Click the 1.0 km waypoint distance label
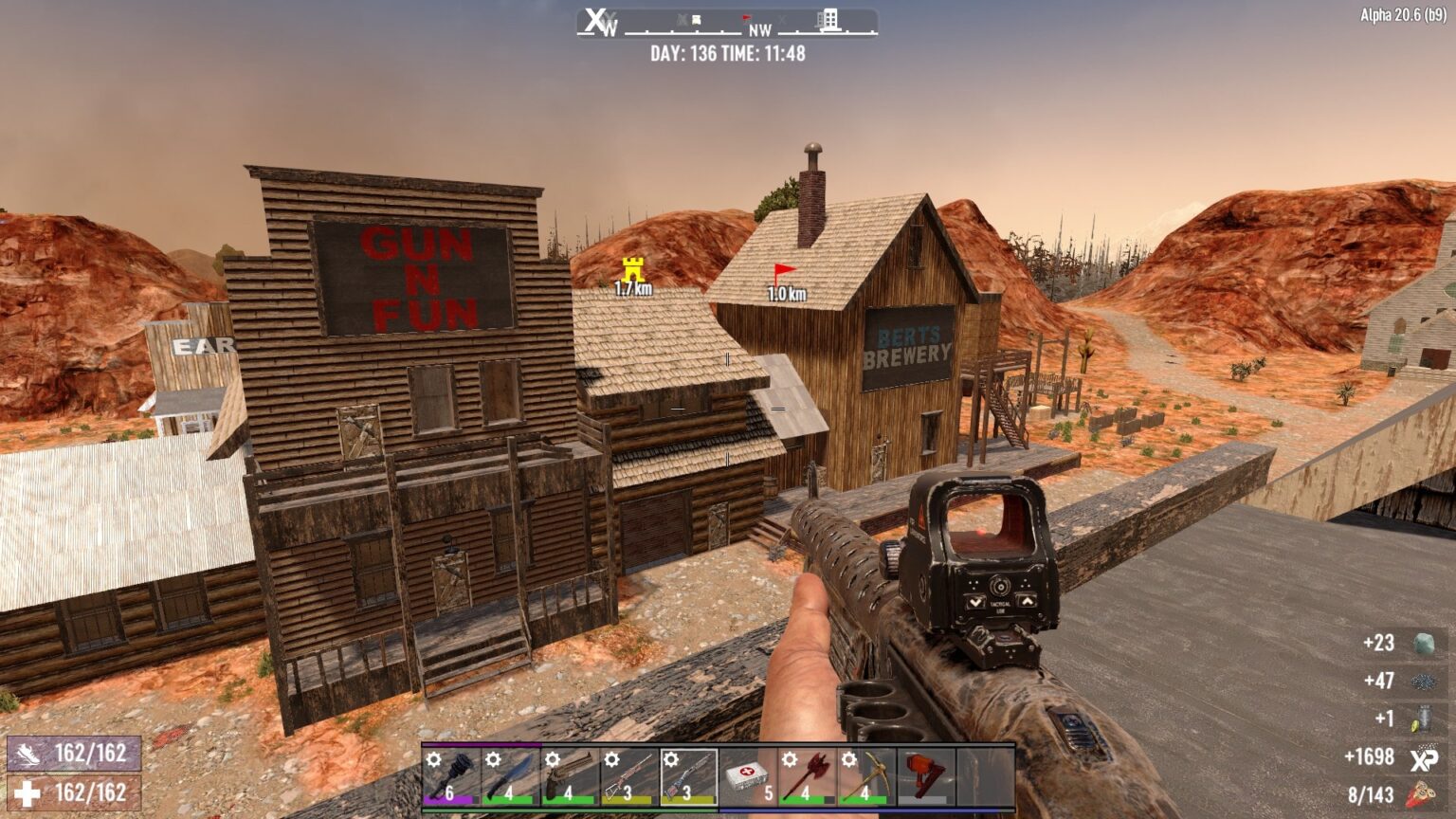Image resolution: width=1456 pixels, height=819 pixels. coord(785,294)
